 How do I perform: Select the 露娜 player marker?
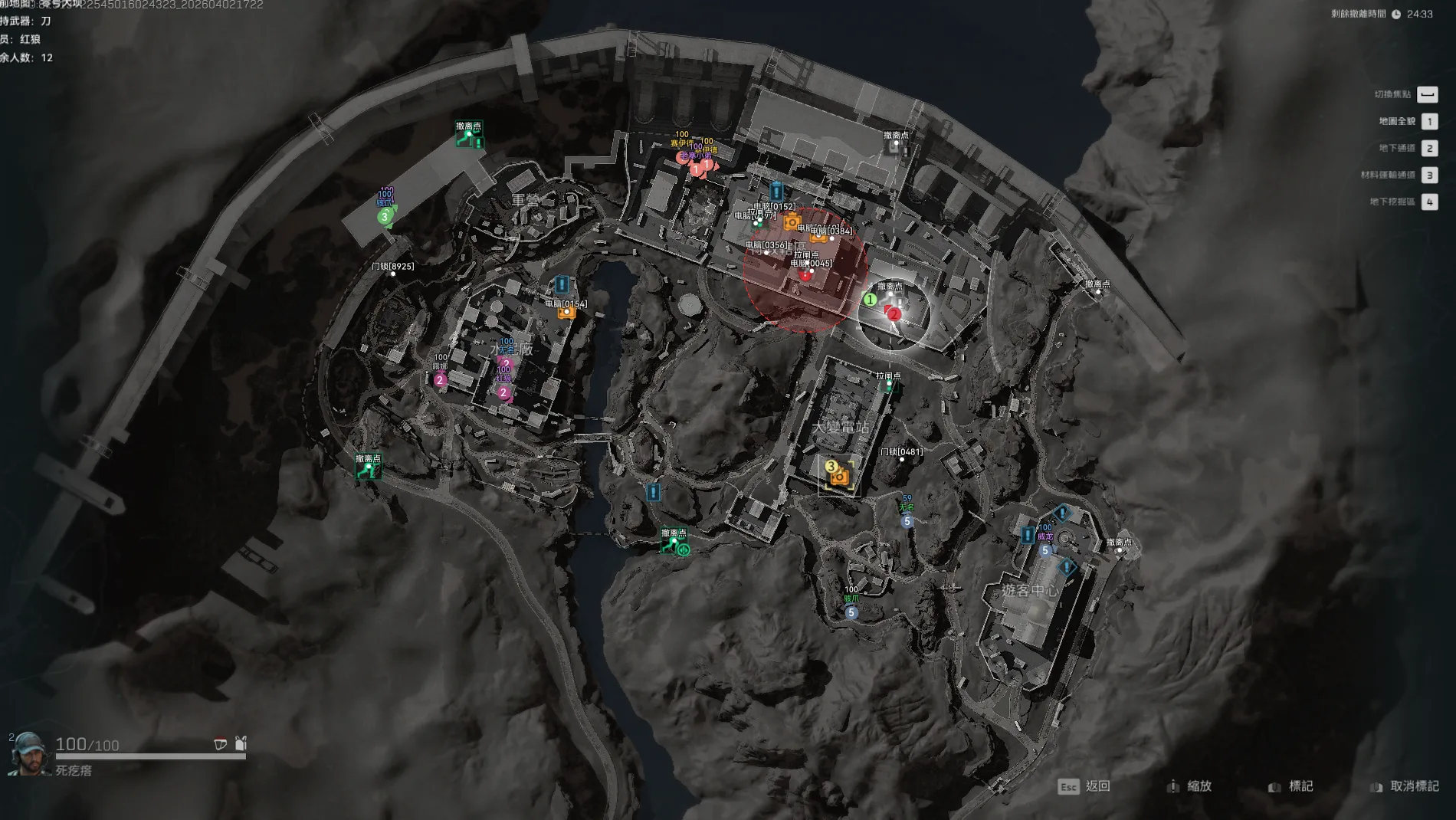tap(440, 380)
